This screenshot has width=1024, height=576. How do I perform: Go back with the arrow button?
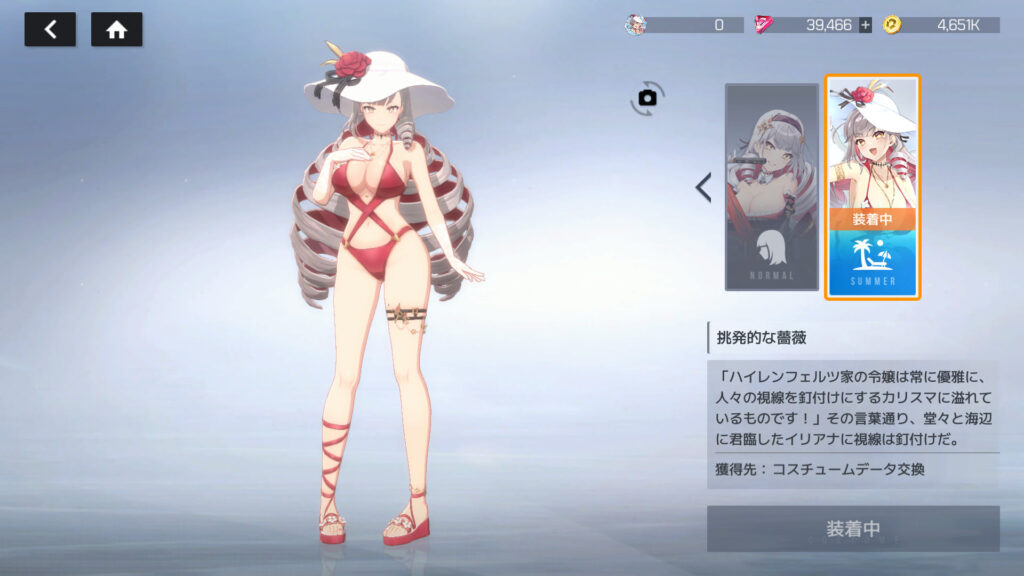pos(50,30)
